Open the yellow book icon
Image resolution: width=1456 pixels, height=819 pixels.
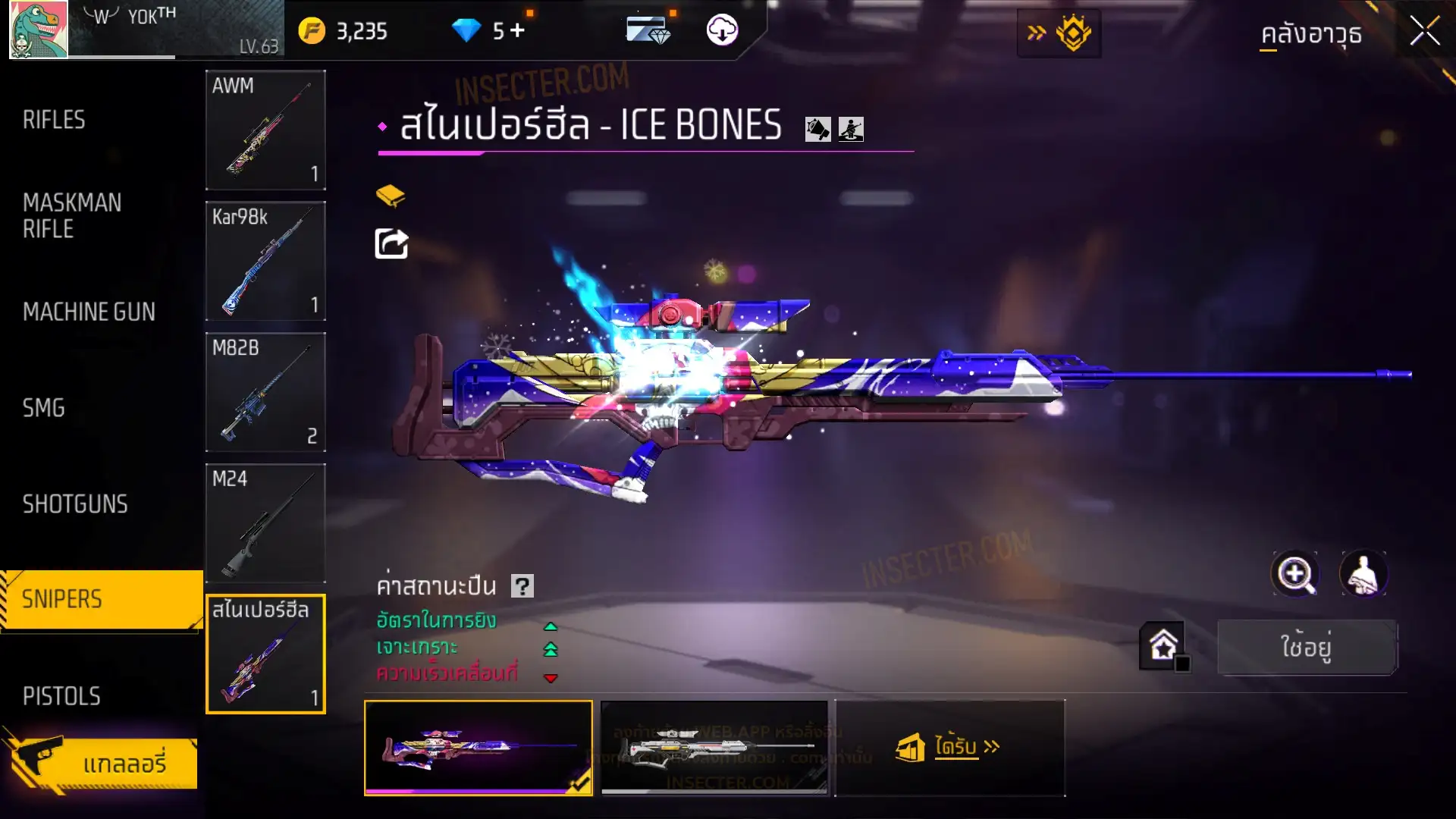(391, 196)
